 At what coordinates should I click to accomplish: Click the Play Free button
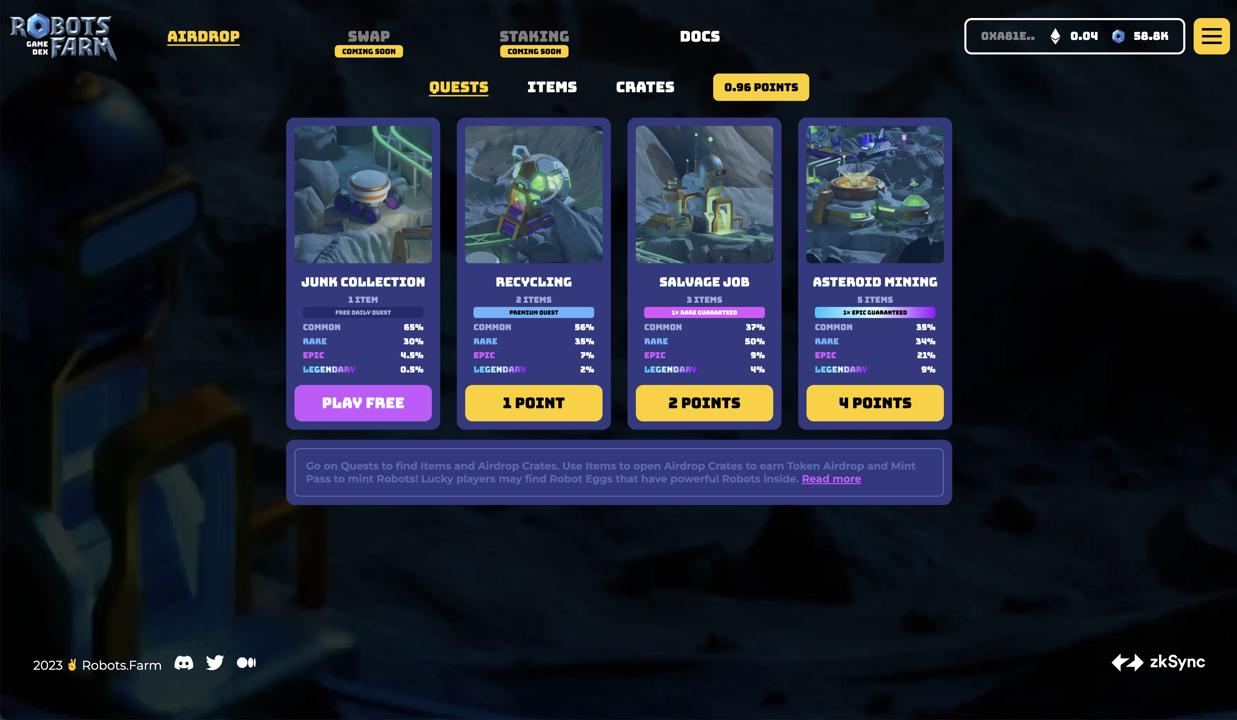[x=363, y=403]
